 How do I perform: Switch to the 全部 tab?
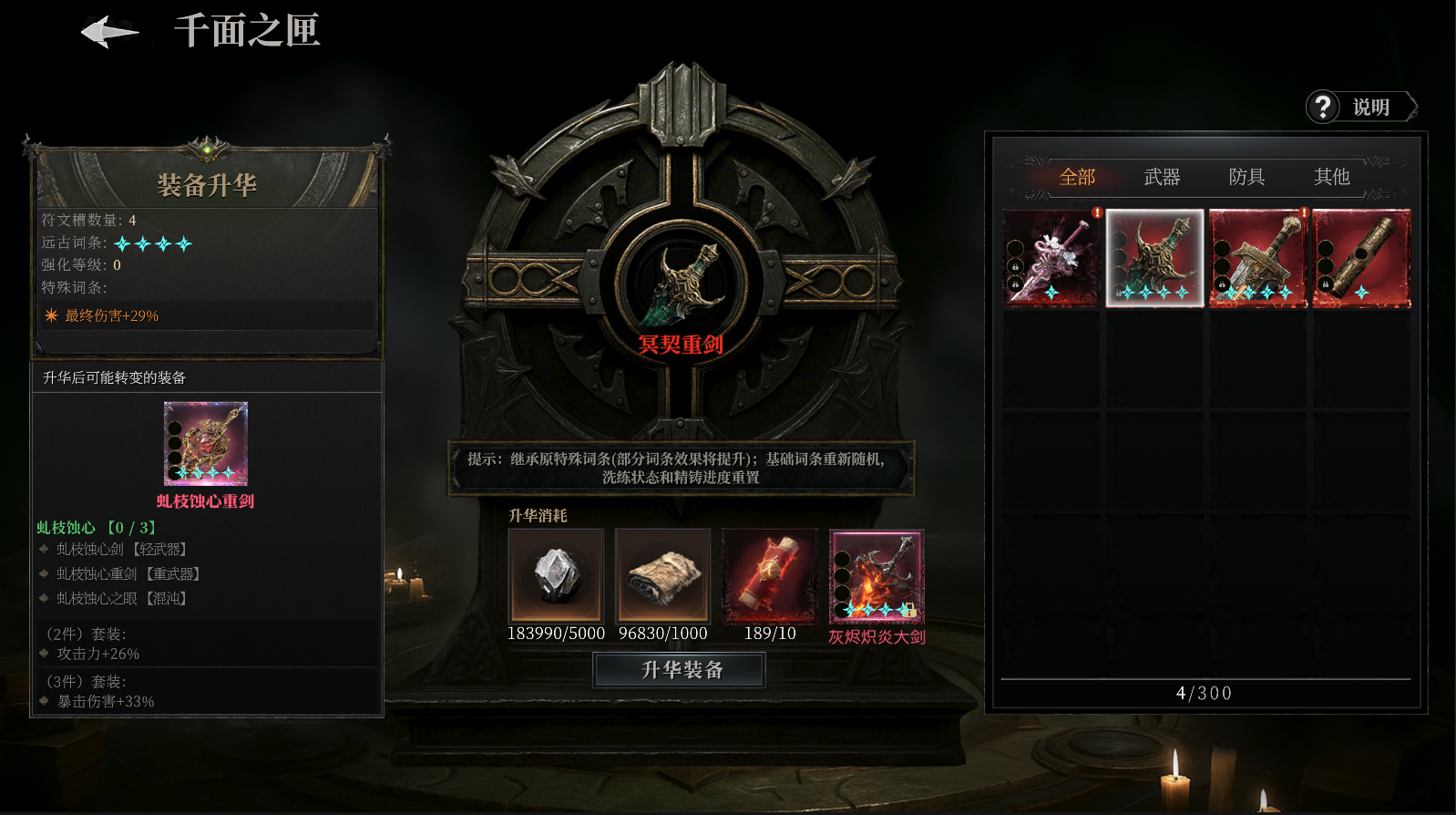click(x=1077, y=177)
